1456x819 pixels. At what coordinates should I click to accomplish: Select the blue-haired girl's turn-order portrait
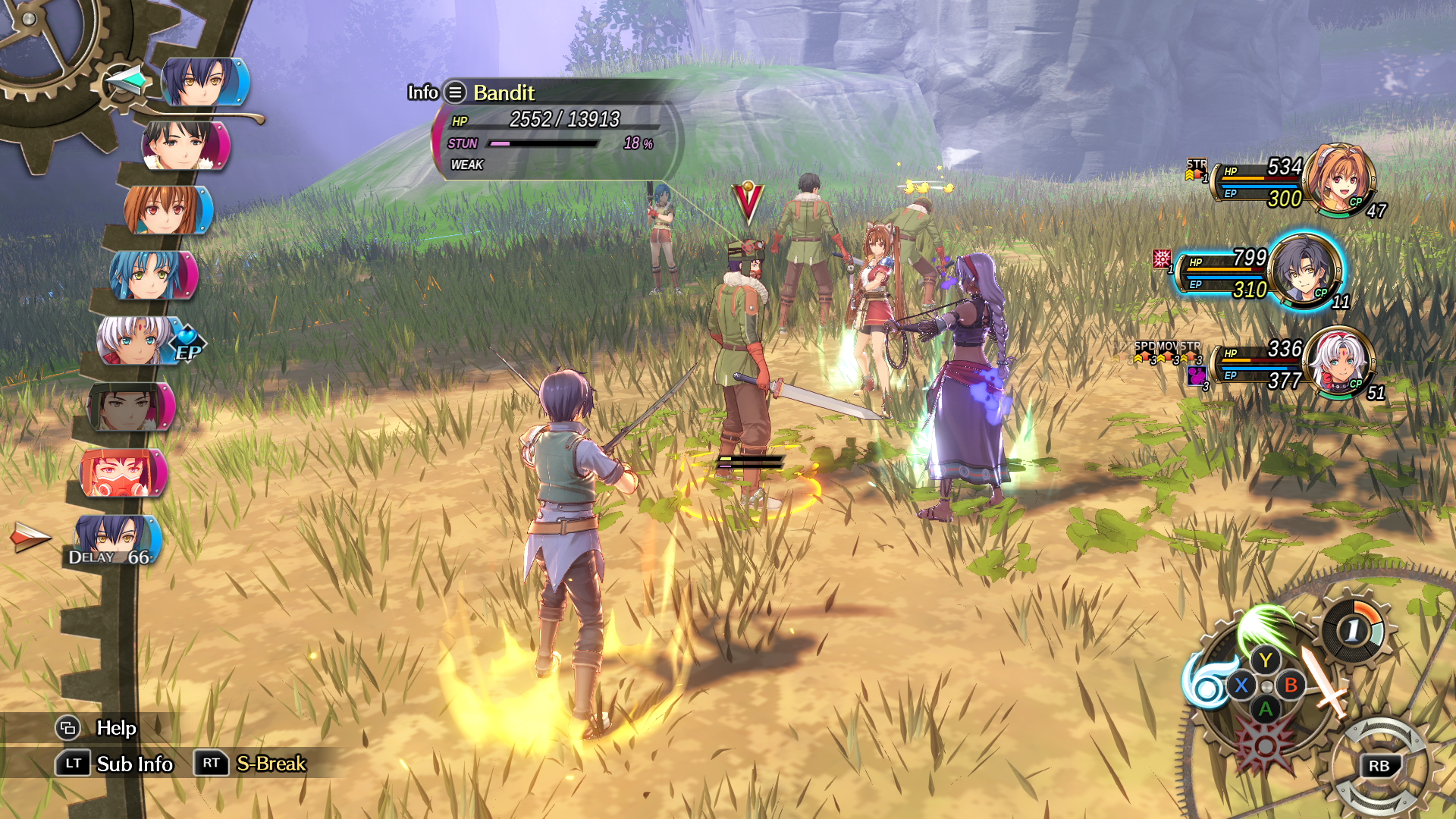[153, 275]
